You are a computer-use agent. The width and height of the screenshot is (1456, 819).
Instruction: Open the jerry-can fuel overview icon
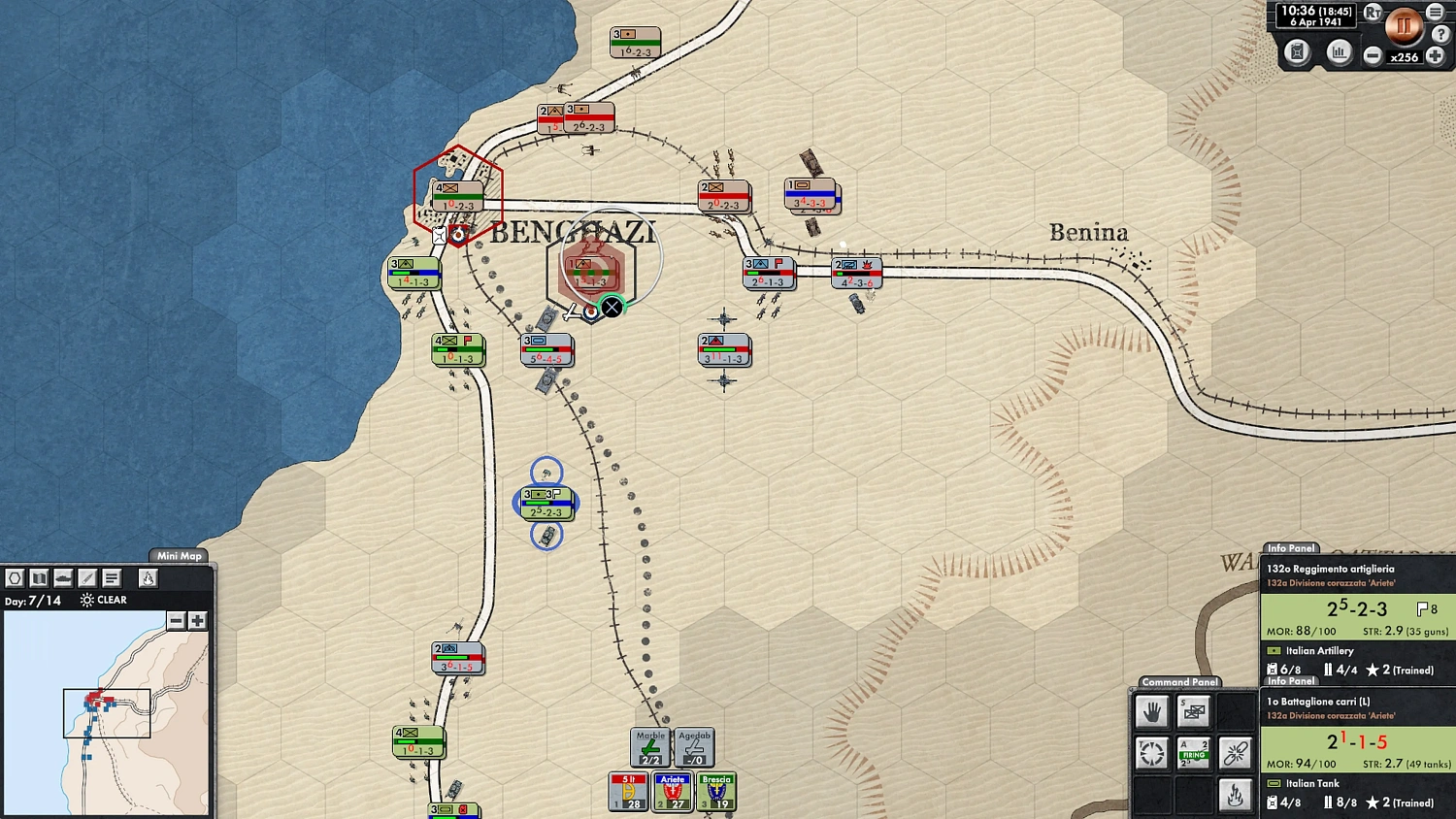click(1298, 53)
